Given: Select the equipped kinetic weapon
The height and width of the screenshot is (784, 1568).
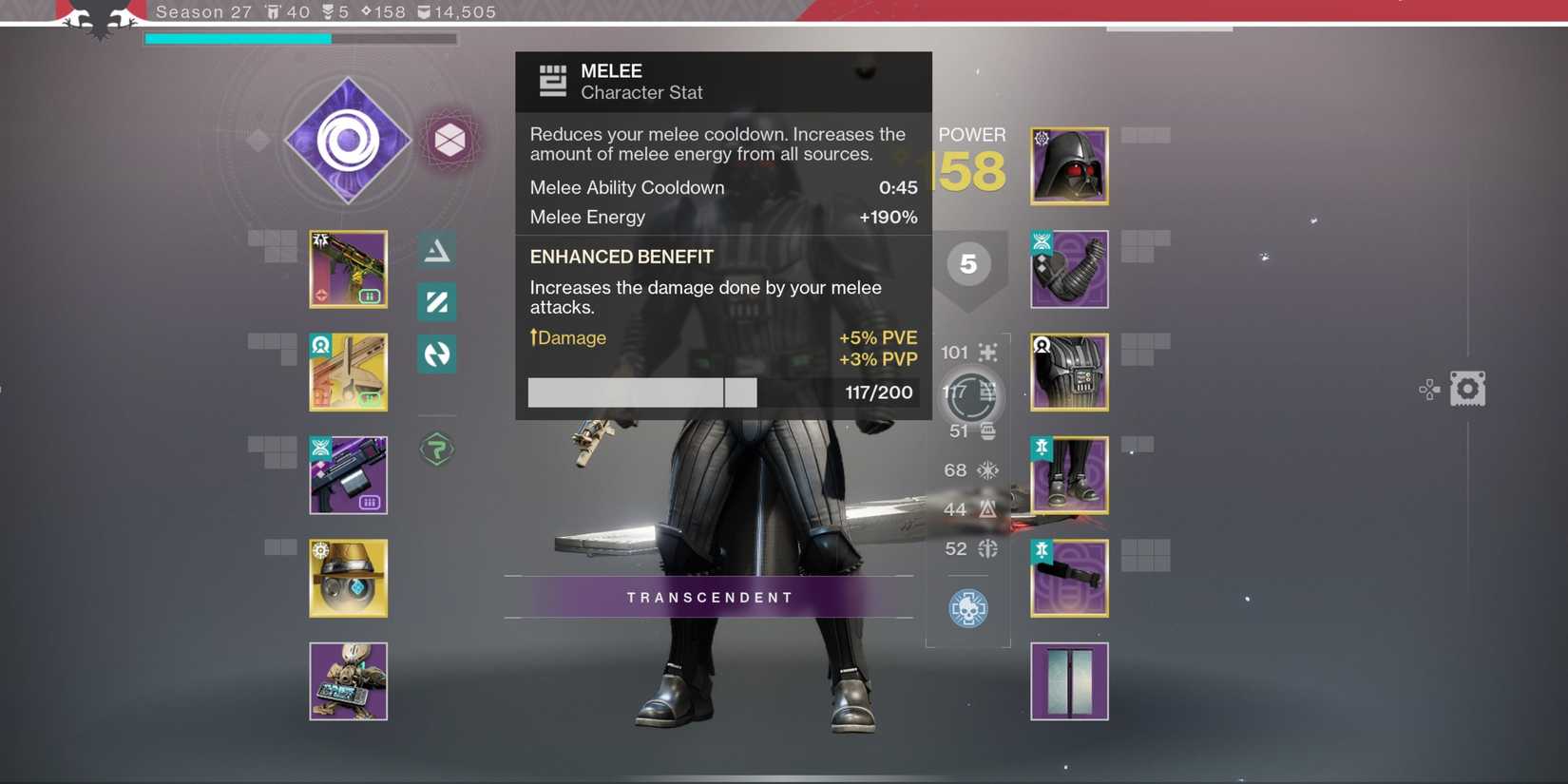Looking at the screenshot, I should click(x=348, y=269).
